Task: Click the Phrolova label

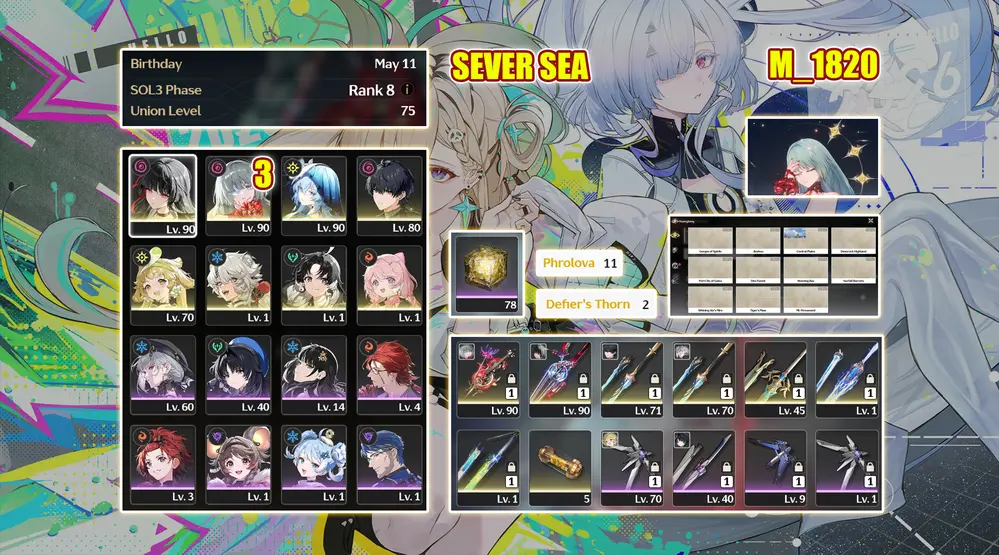Action: point(568,263)
